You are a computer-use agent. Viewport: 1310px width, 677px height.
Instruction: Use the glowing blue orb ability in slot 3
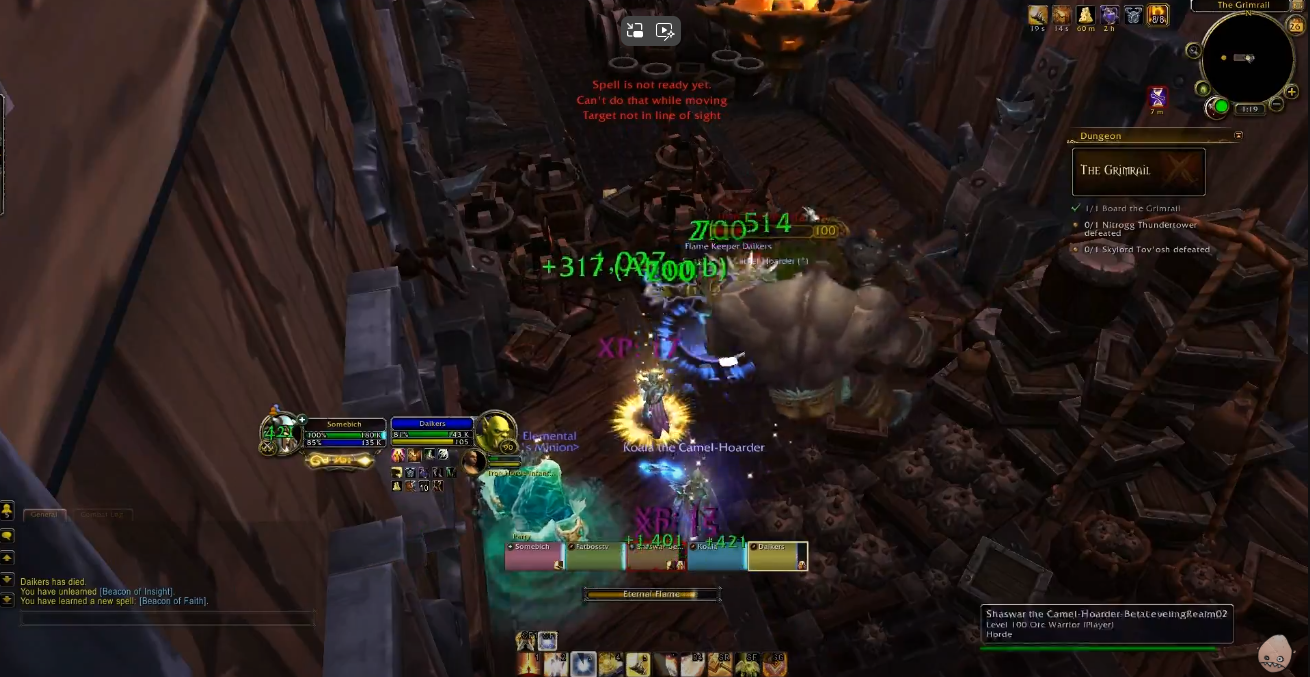(x=583, y=664)
